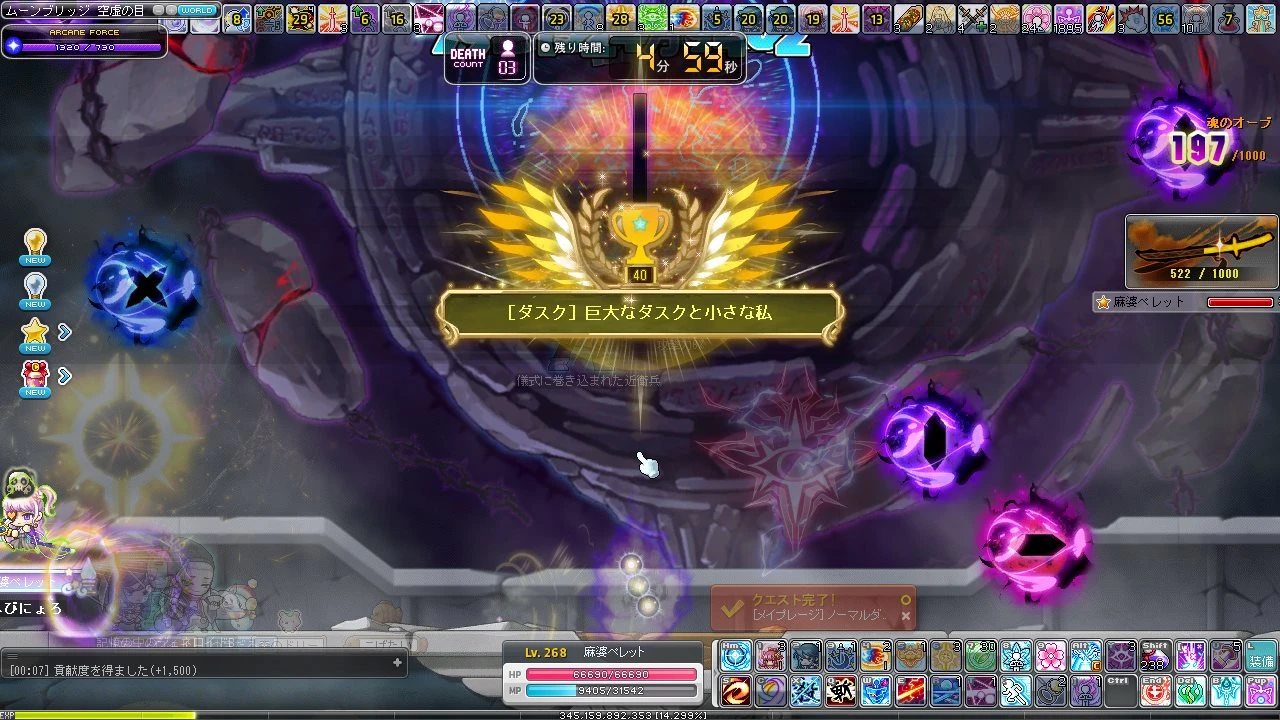Viewport: 1280px width, 720px height.
Task: Click the buff icon showing 29
Action: click(299, 18)
